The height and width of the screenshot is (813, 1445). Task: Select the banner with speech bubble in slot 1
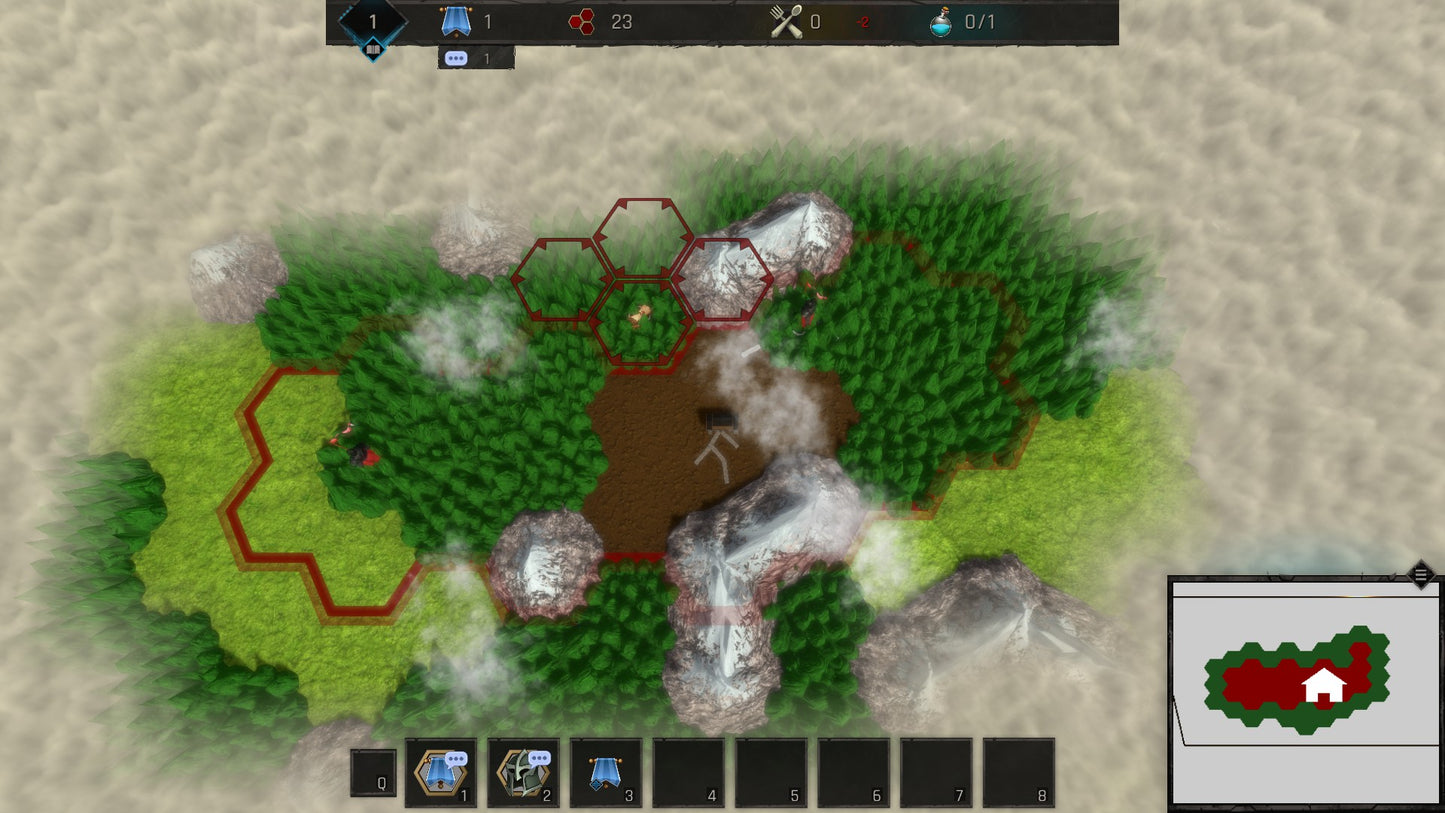440,773
